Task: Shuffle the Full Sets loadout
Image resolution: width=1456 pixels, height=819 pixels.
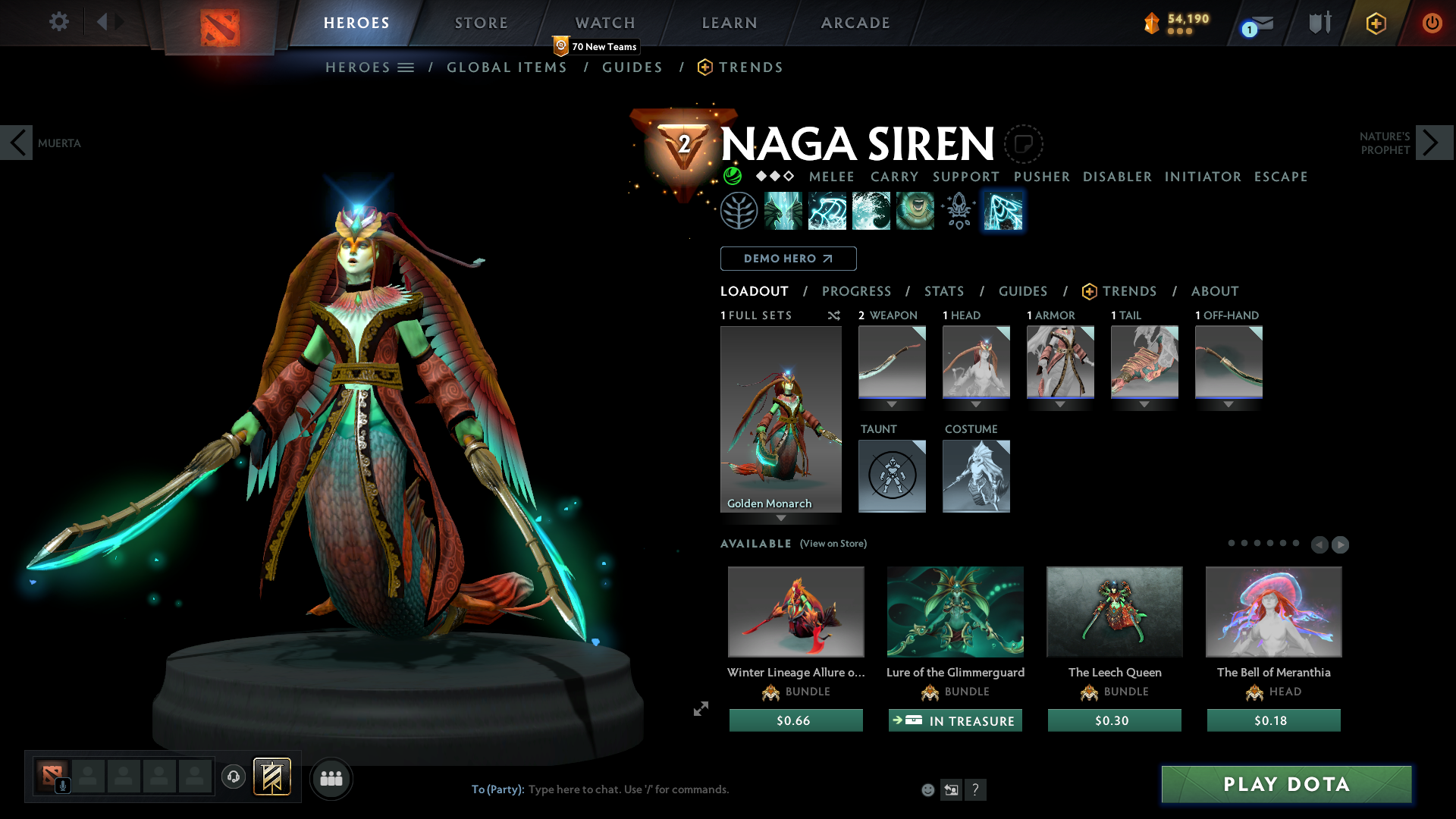Action: click(833, 315)
